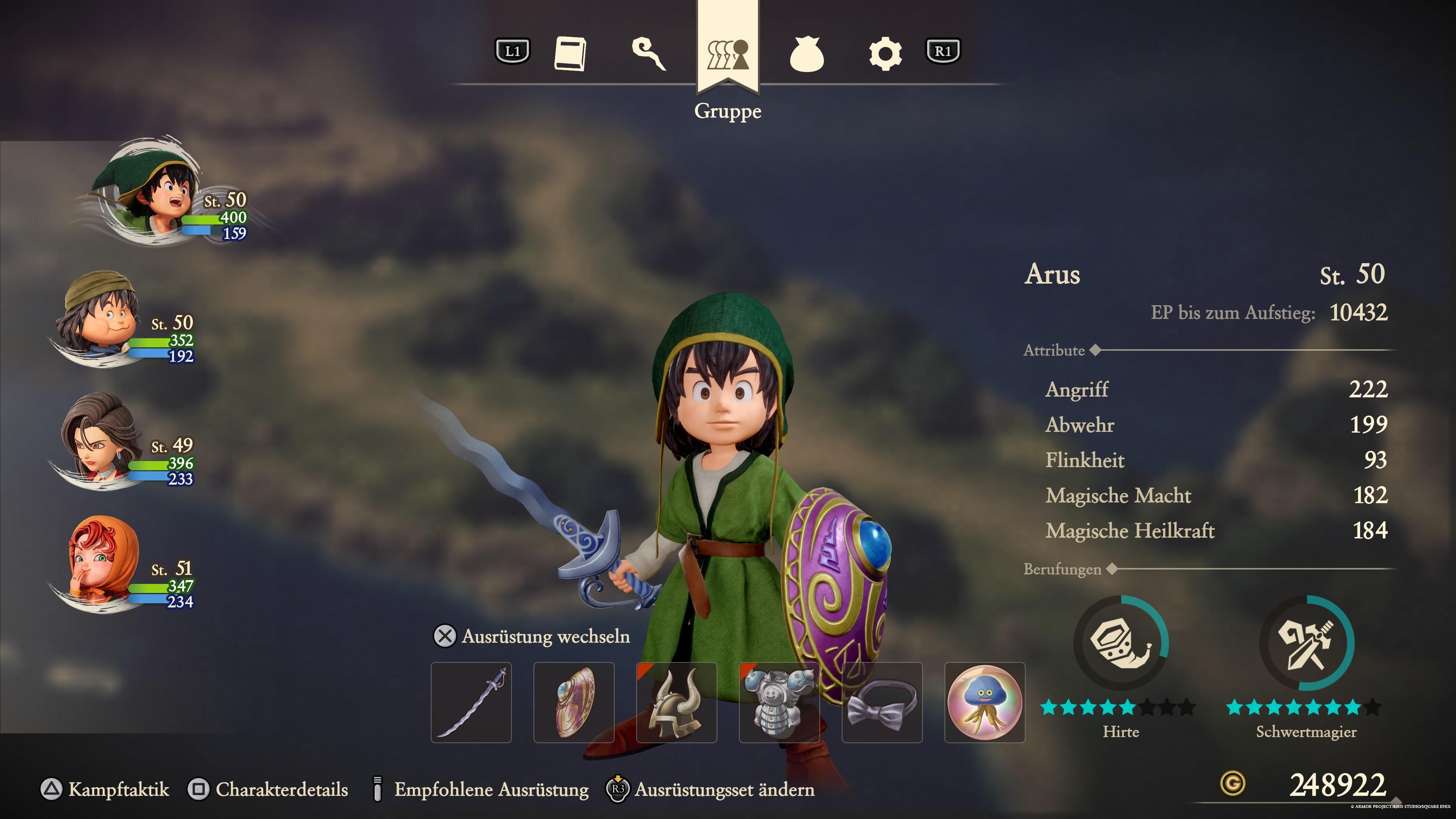This screenshot has width=1456, height=819.
Task: Select the blue jellyfish monster heart slot
Action: coord(985,702)
